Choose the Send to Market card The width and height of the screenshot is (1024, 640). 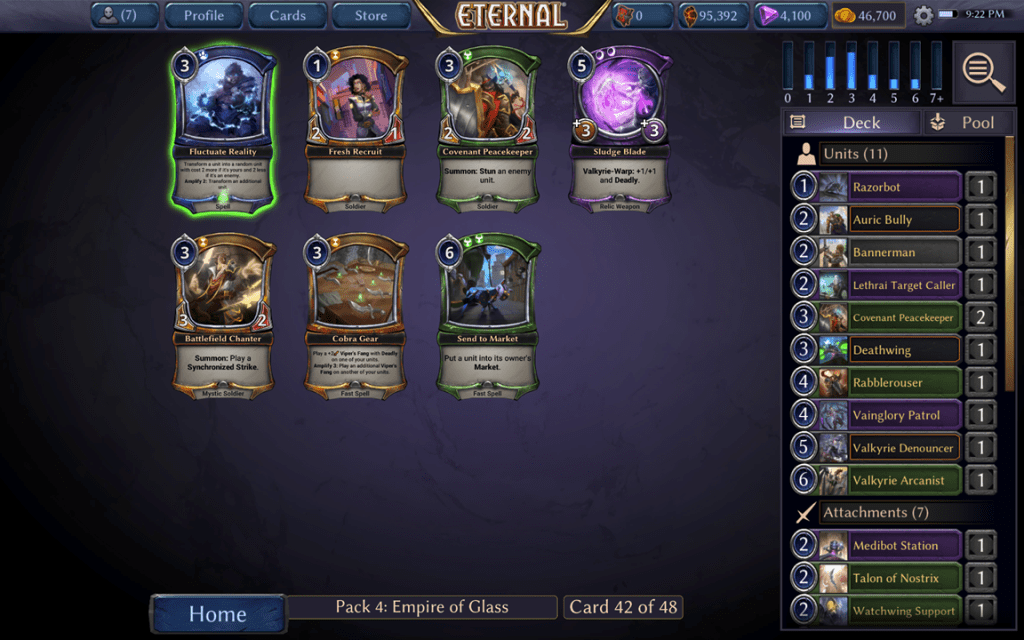coord(489,317)
